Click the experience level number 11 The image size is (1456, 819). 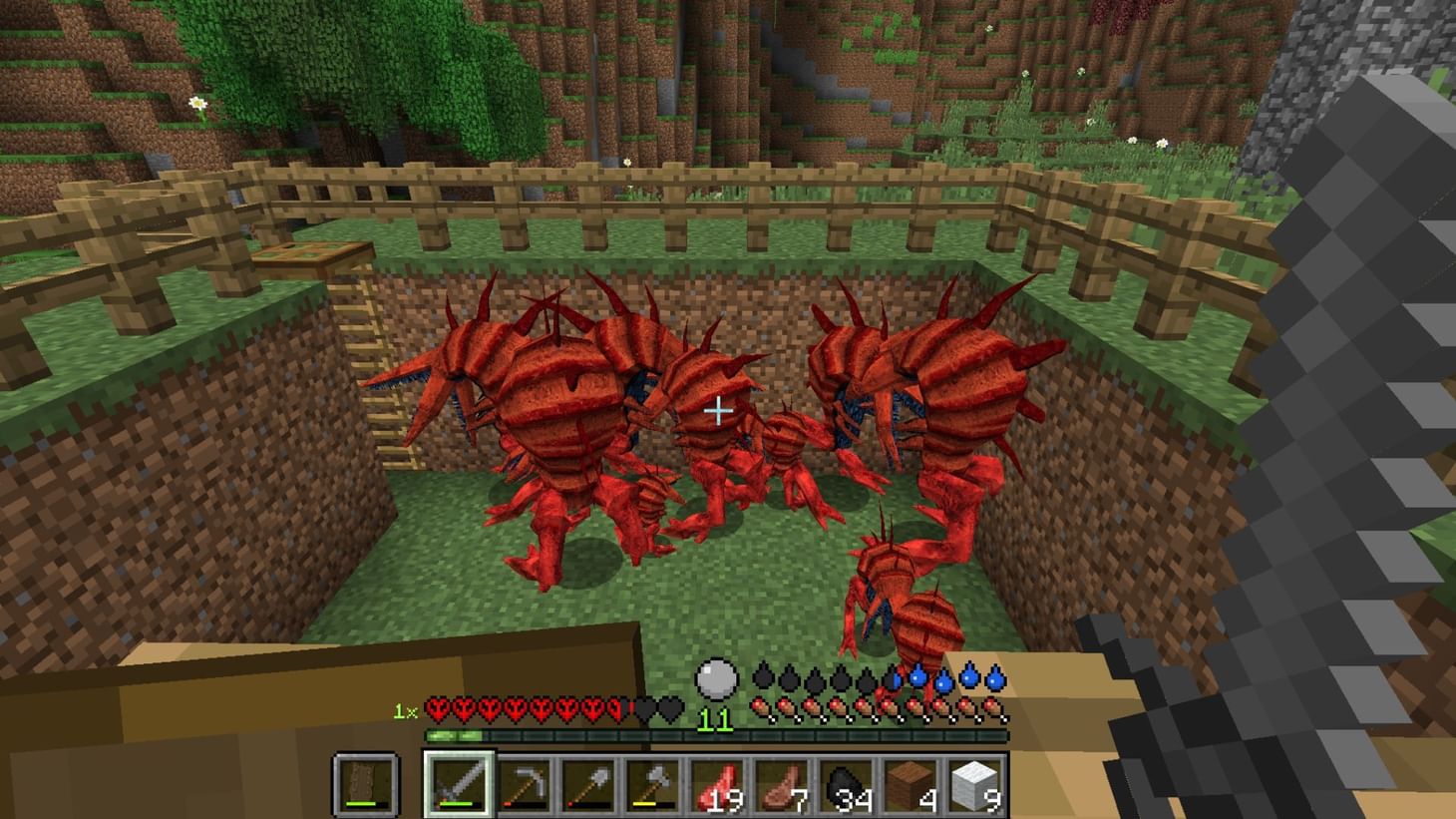point(716,720)
